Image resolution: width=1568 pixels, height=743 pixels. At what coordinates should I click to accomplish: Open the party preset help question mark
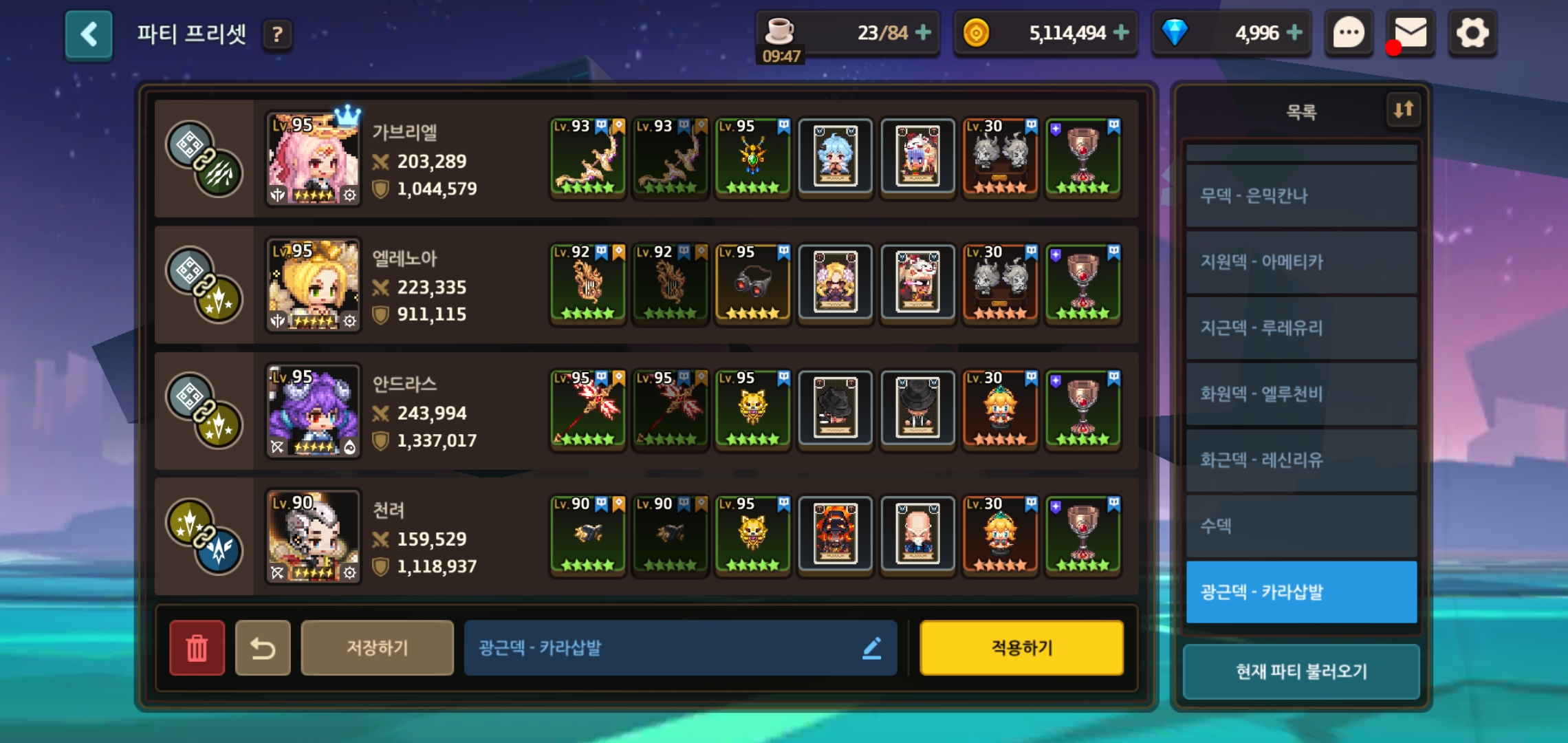click(277, 34)
